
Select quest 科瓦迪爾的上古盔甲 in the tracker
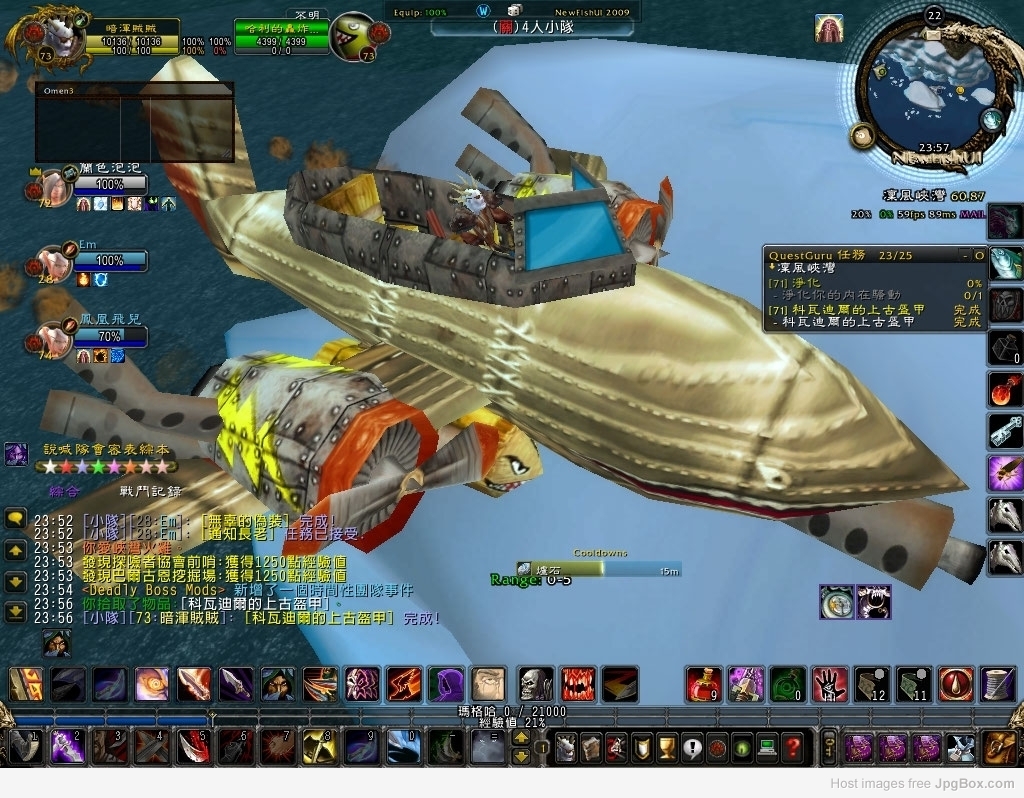[x=849, y=309]
